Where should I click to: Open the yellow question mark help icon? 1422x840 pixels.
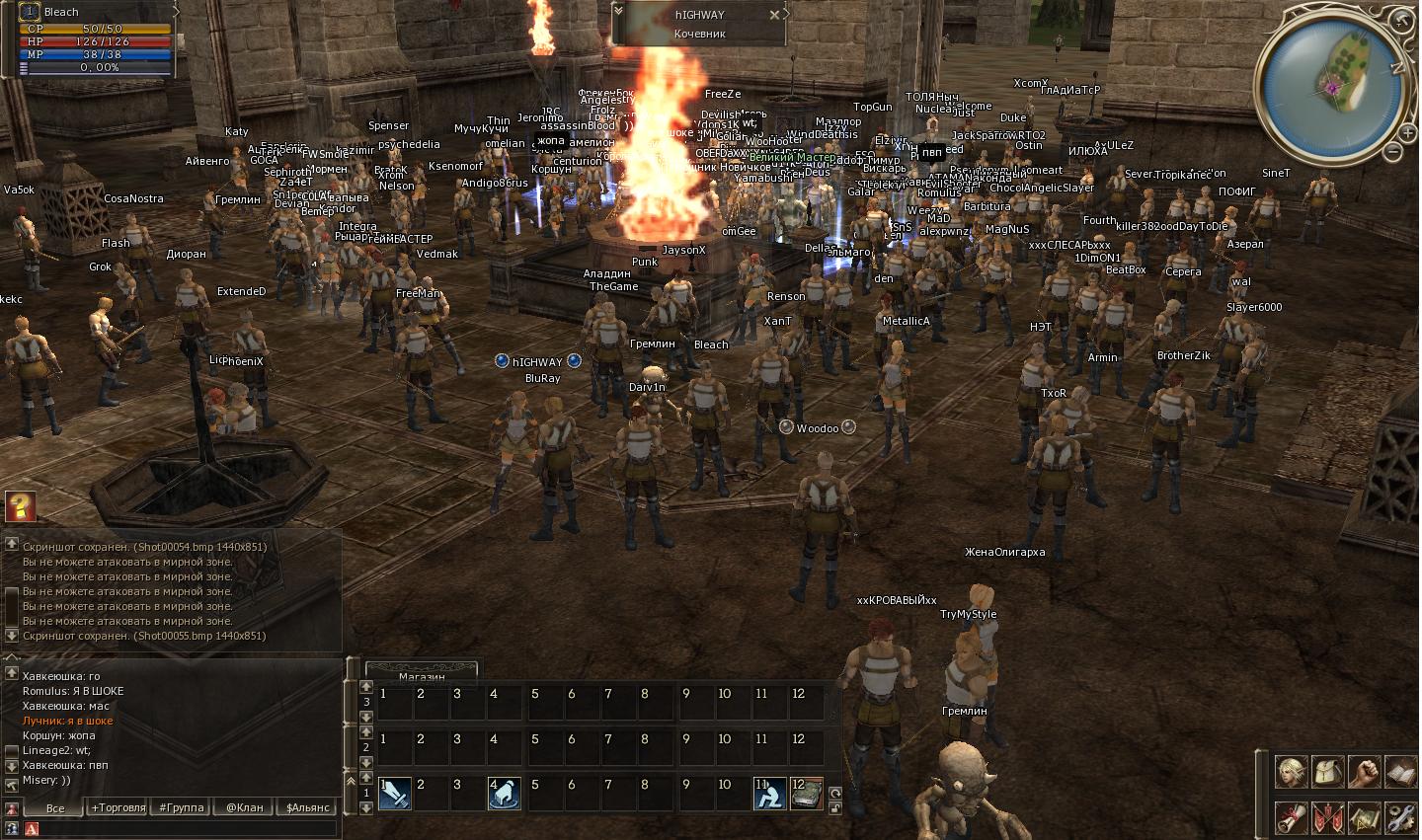(x=20, y=506)
